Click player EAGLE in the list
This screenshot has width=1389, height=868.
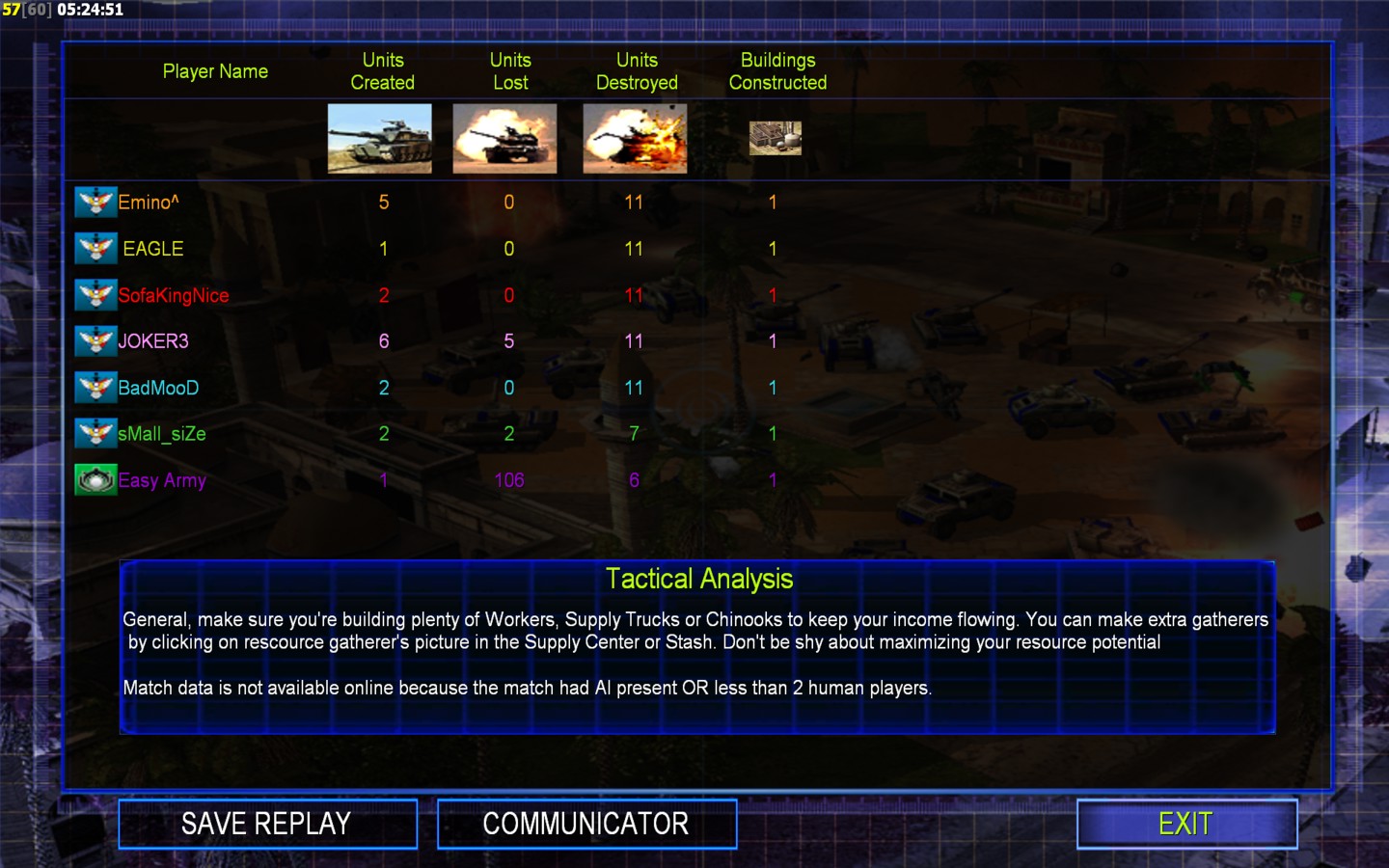[152, 249]
